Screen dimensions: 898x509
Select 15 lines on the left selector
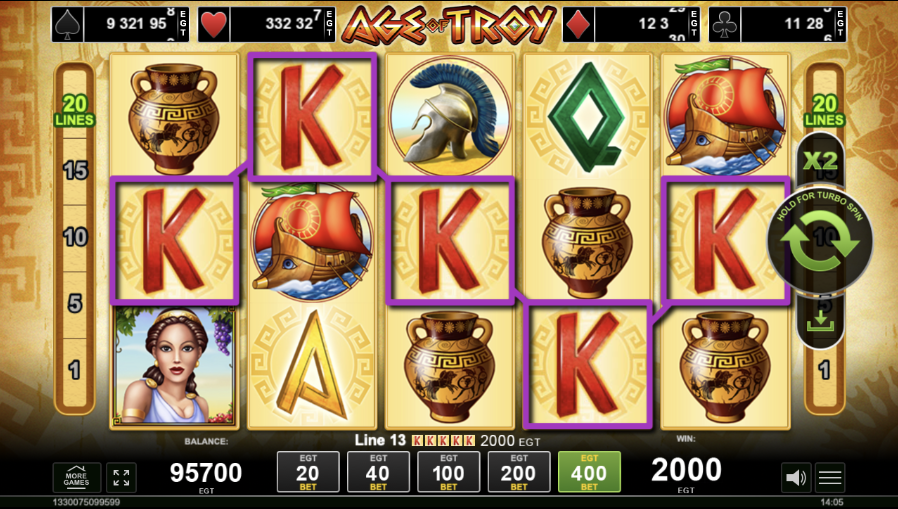coord(76,170)
